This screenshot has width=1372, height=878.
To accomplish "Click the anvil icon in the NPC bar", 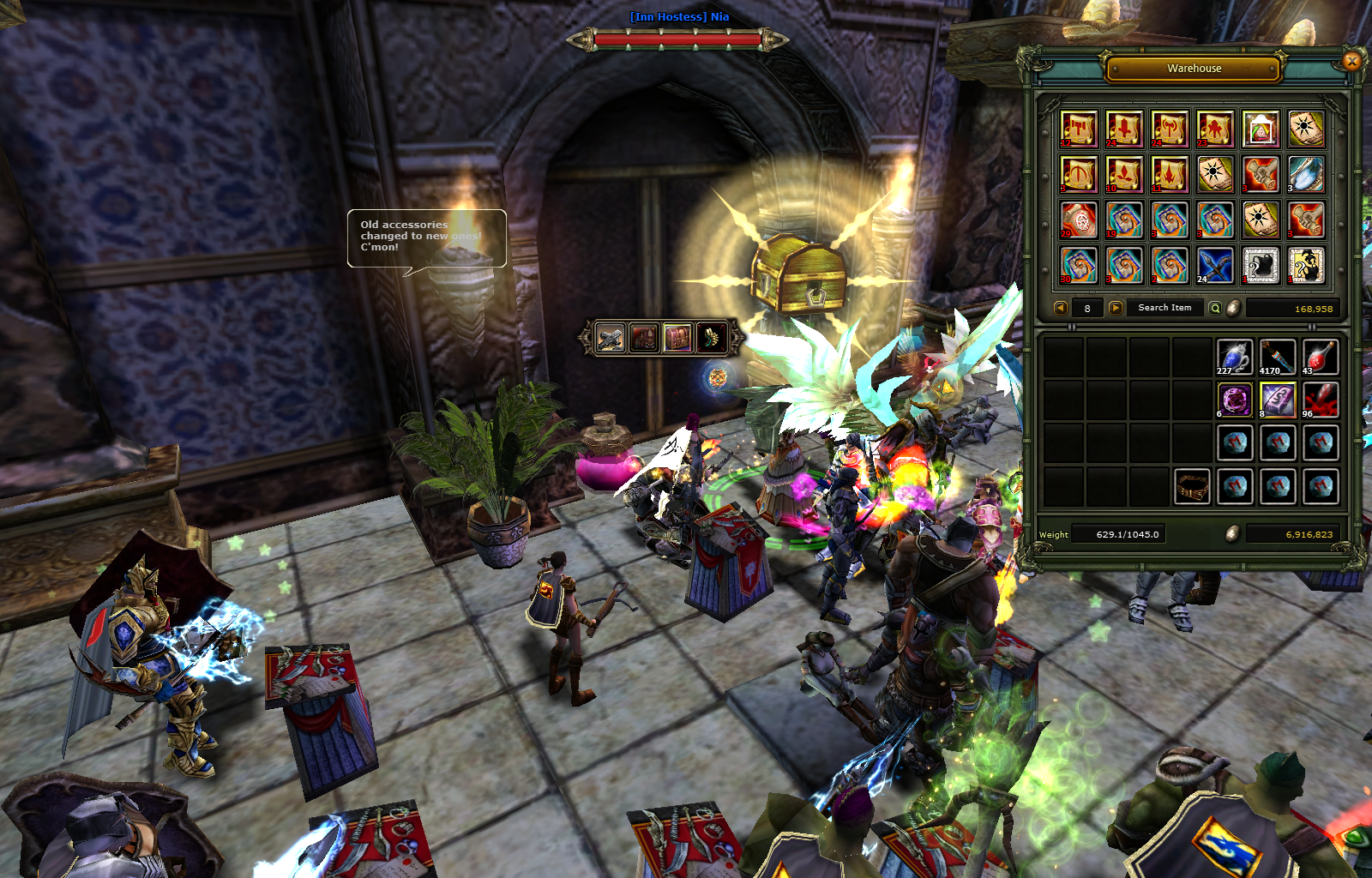I will coord(611,338).
